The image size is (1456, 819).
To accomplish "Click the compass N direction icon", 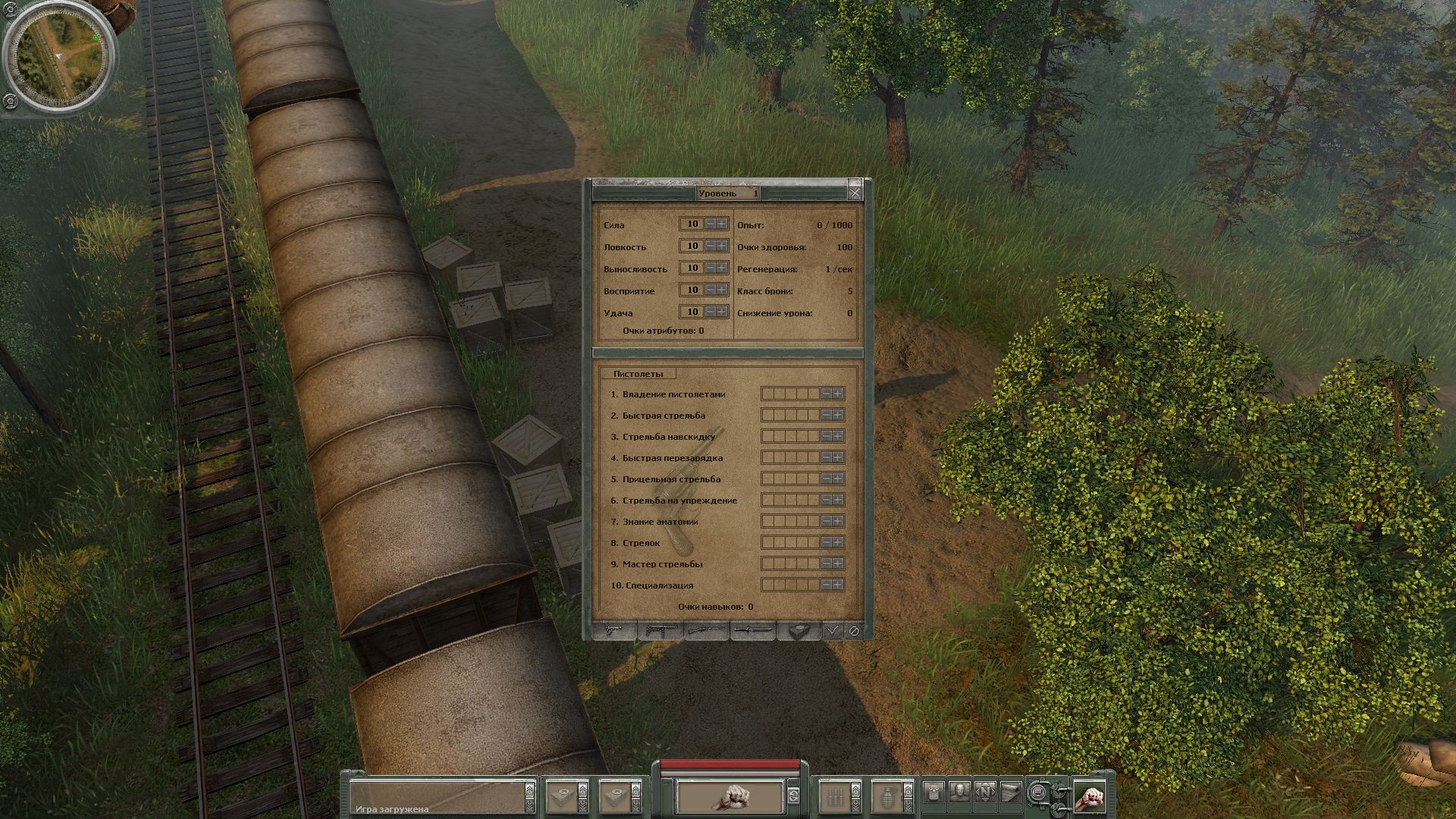I will click(x=985, y=792).
